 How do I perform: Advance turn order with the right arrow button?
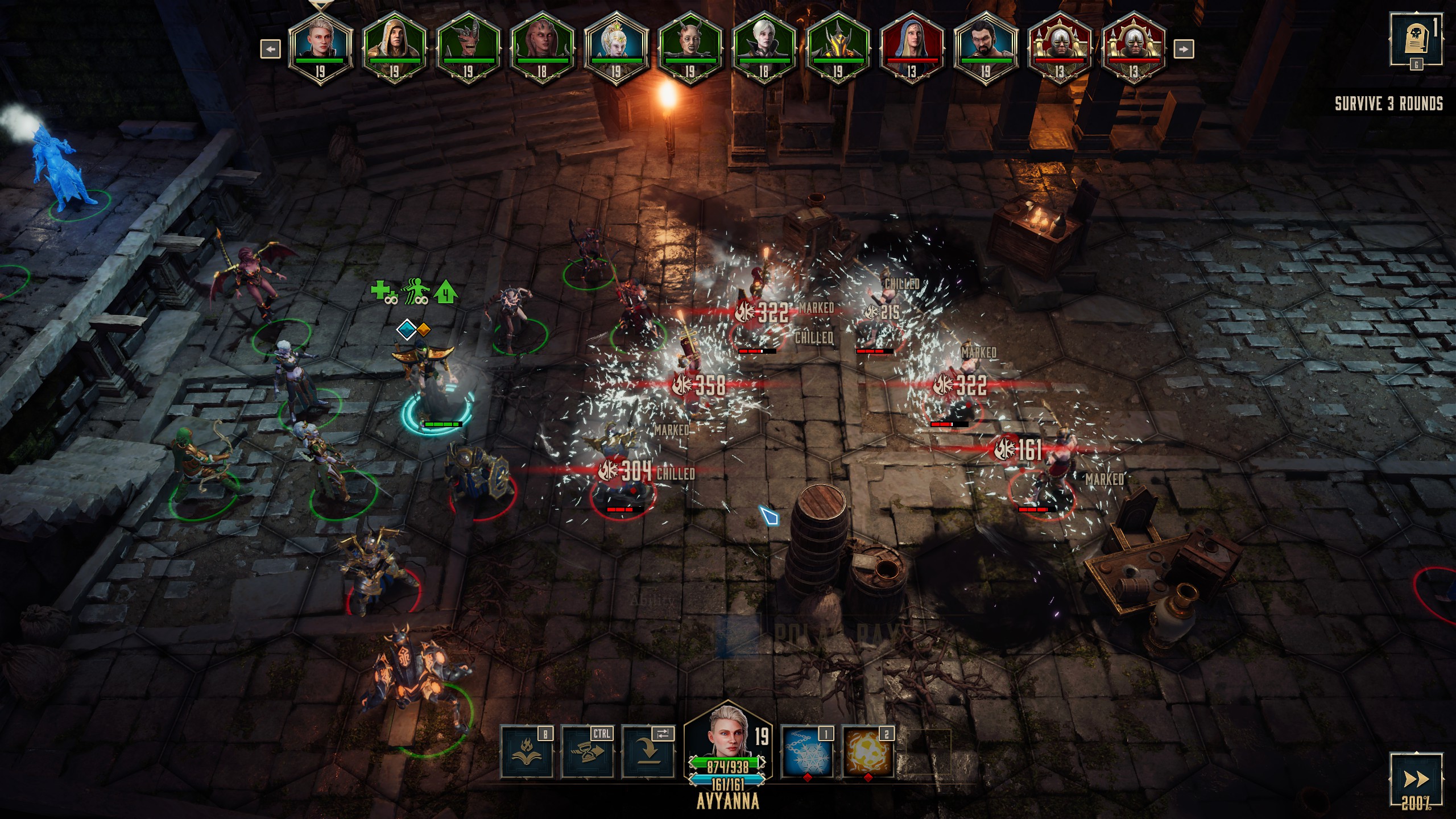1184,49
